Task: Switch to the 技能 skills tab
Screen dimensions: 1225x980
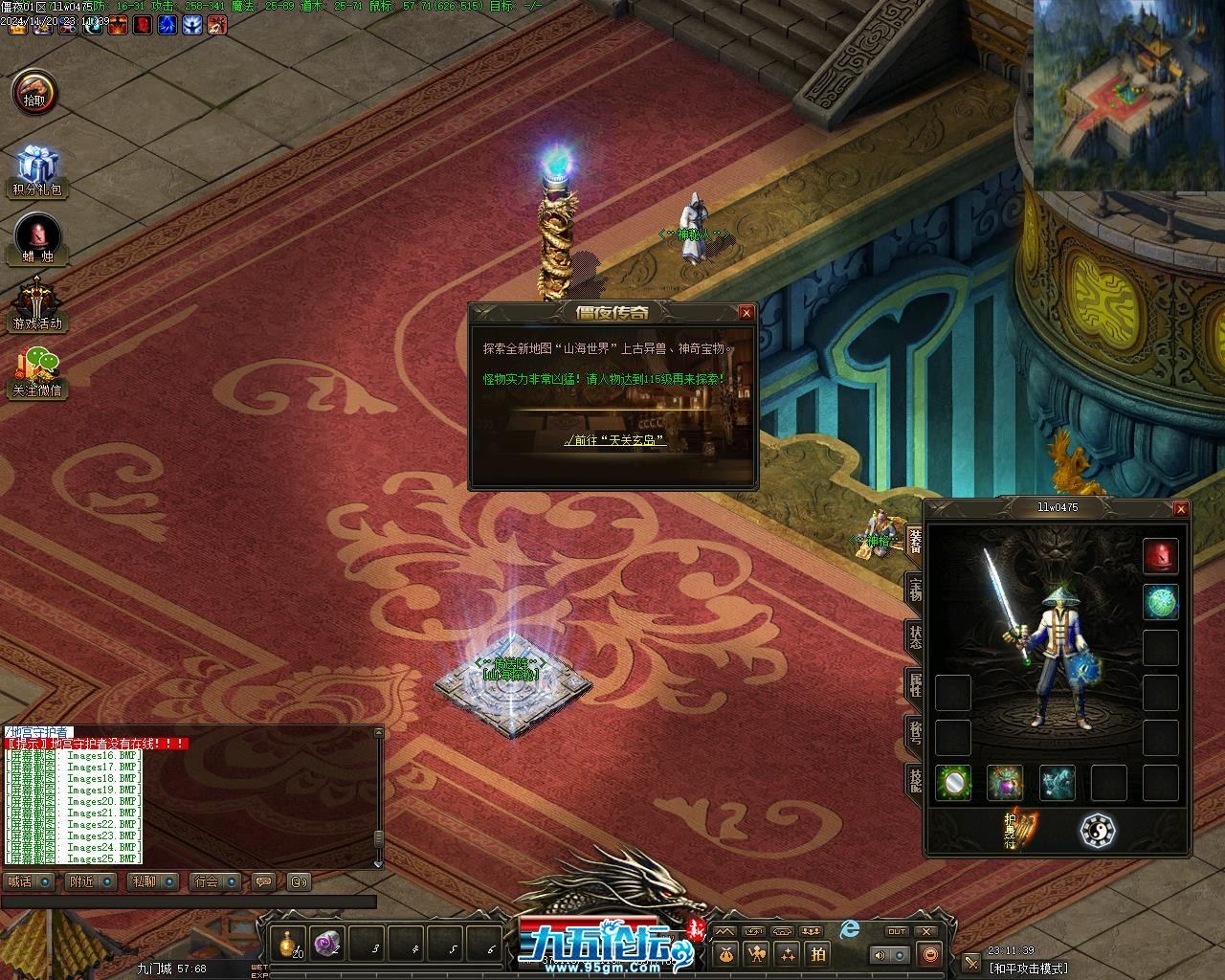Action: 915,777
